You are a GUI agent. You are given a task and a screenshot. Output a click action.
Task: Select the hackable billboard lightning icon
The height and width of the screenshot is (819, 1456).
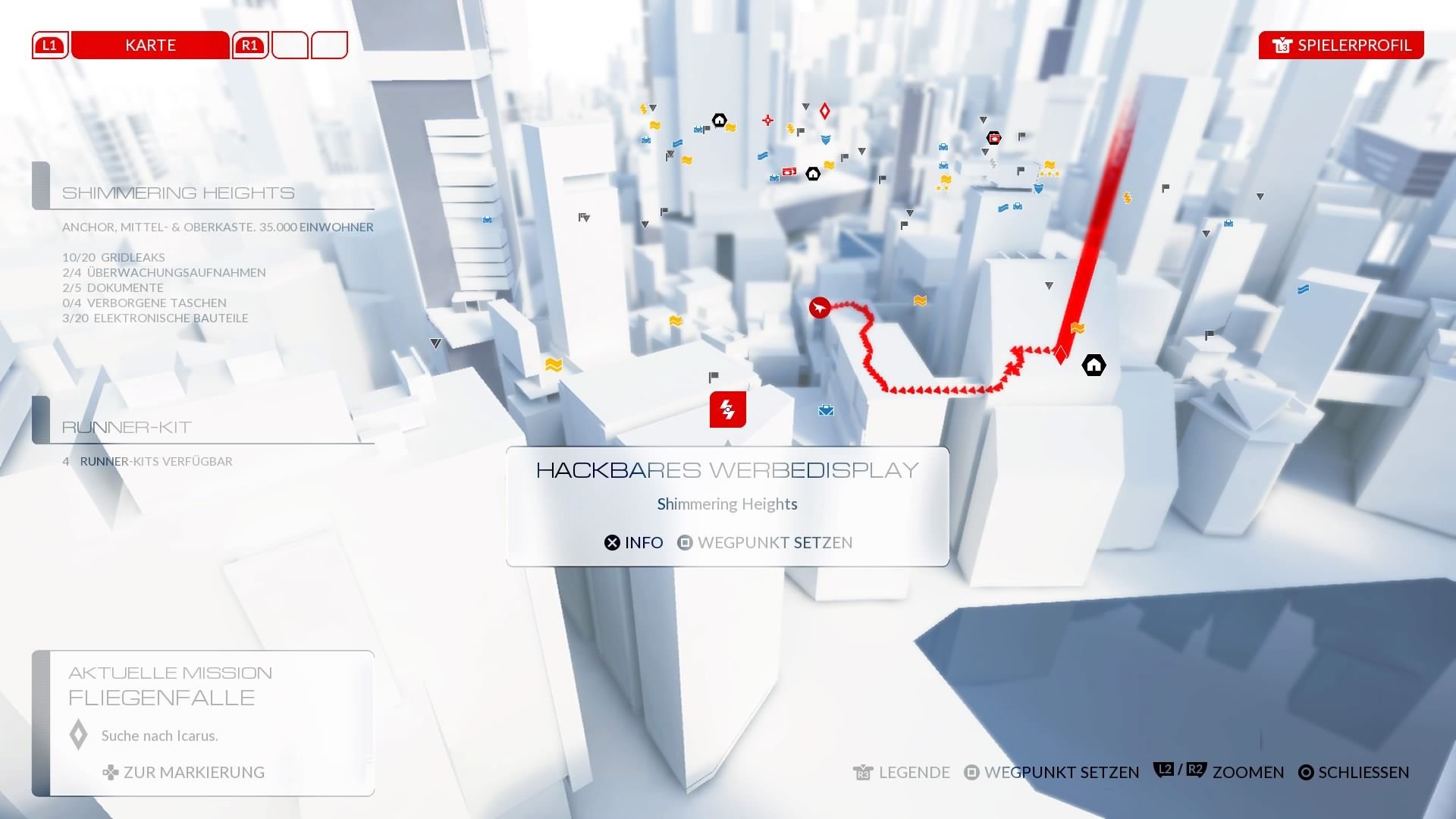click(727, 409)
